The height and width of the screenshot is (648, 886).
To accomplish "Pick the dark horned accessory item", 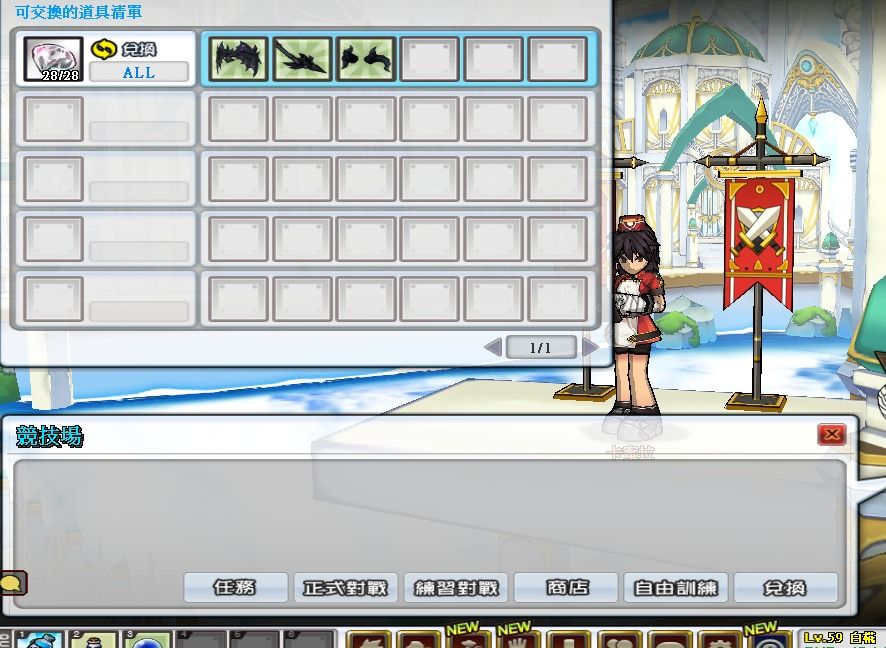I will (366, 60).
